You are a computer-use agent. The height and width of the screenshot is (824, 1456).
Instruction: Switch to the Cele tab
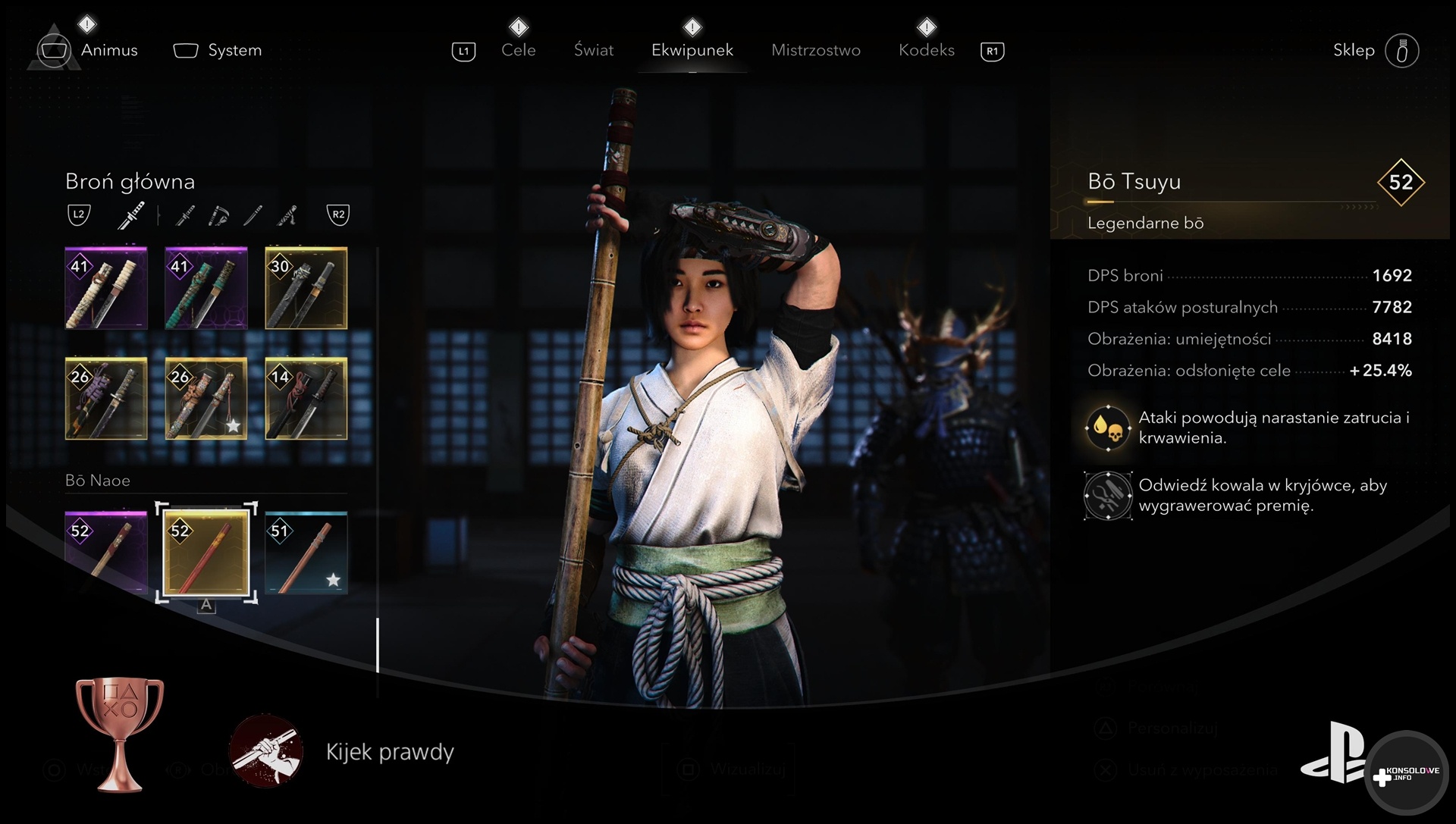click(519, 50)
